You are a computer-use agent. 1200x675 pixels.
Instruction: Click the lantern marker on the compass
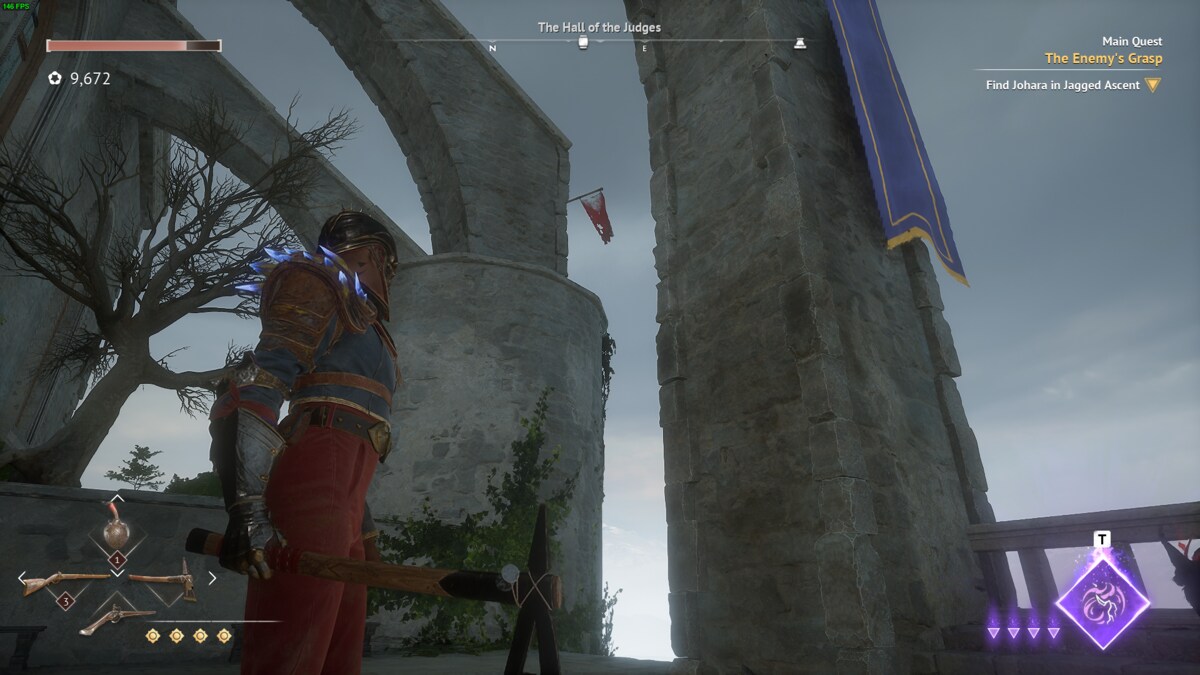584,43
